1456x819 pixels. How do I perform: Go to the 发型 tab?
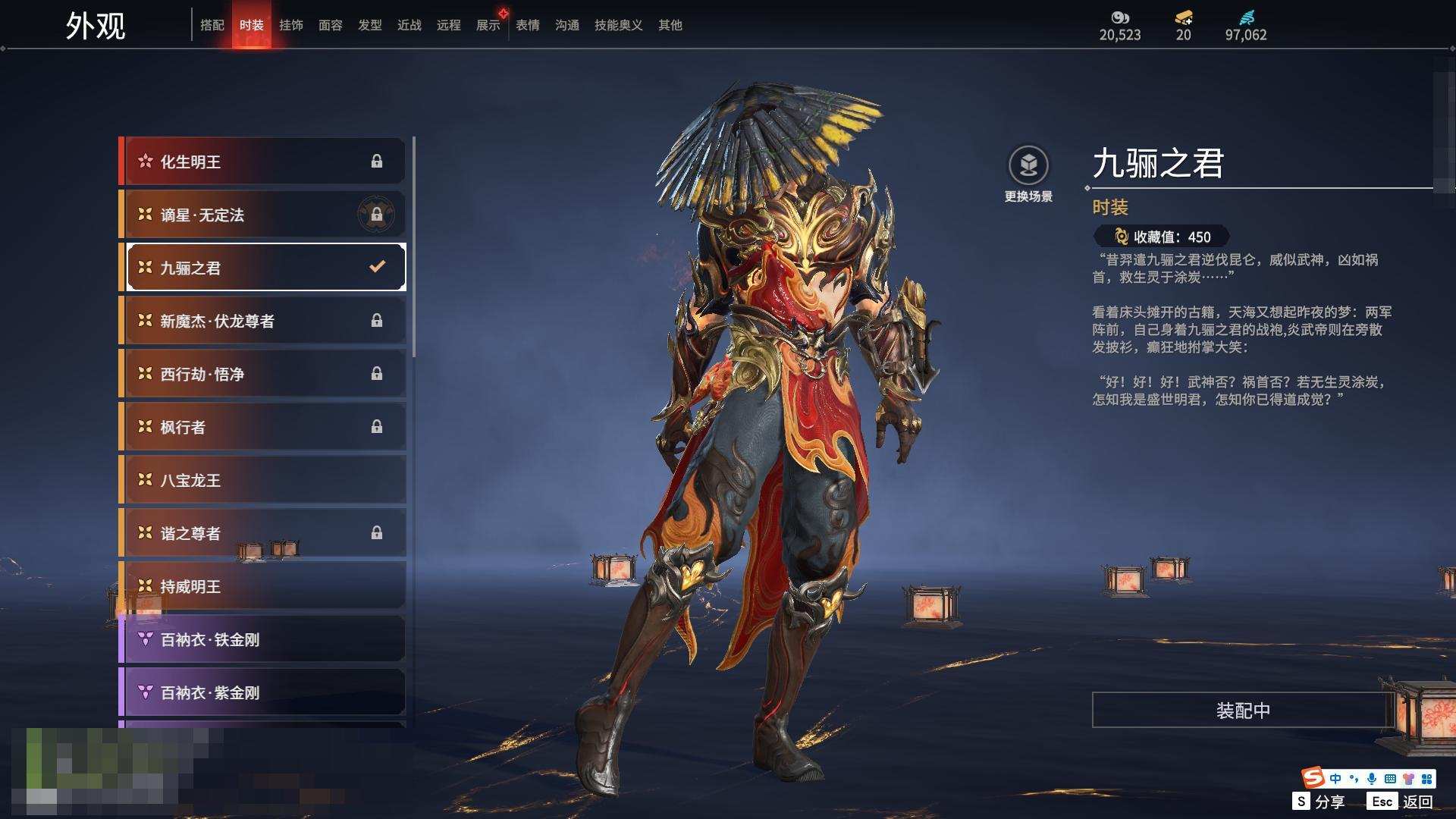pyautogui.click(x=370, y=25)
